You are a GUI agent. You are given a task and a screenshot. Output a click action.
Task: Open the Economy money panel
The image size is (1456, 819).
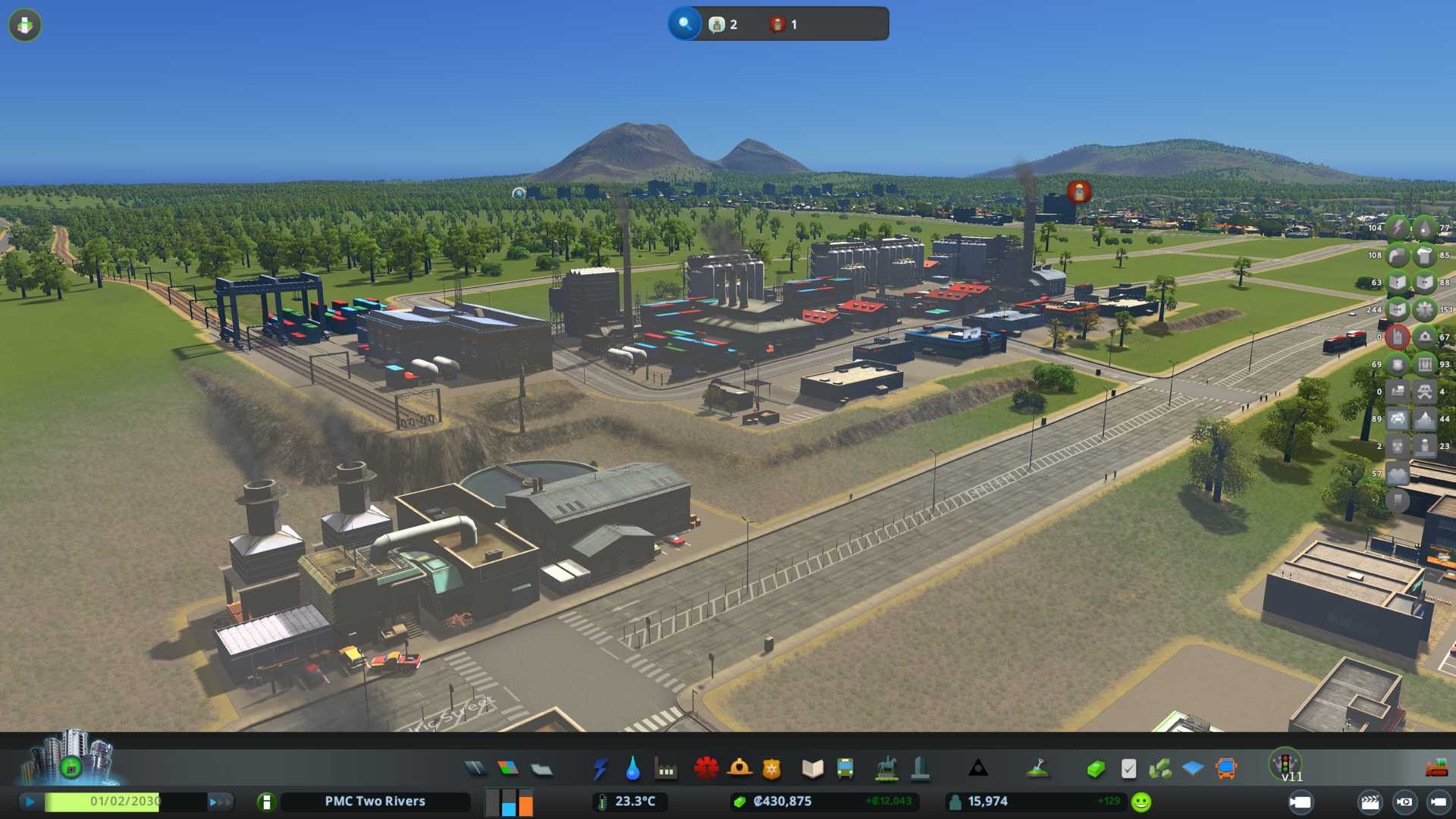tap(1095, 769)
